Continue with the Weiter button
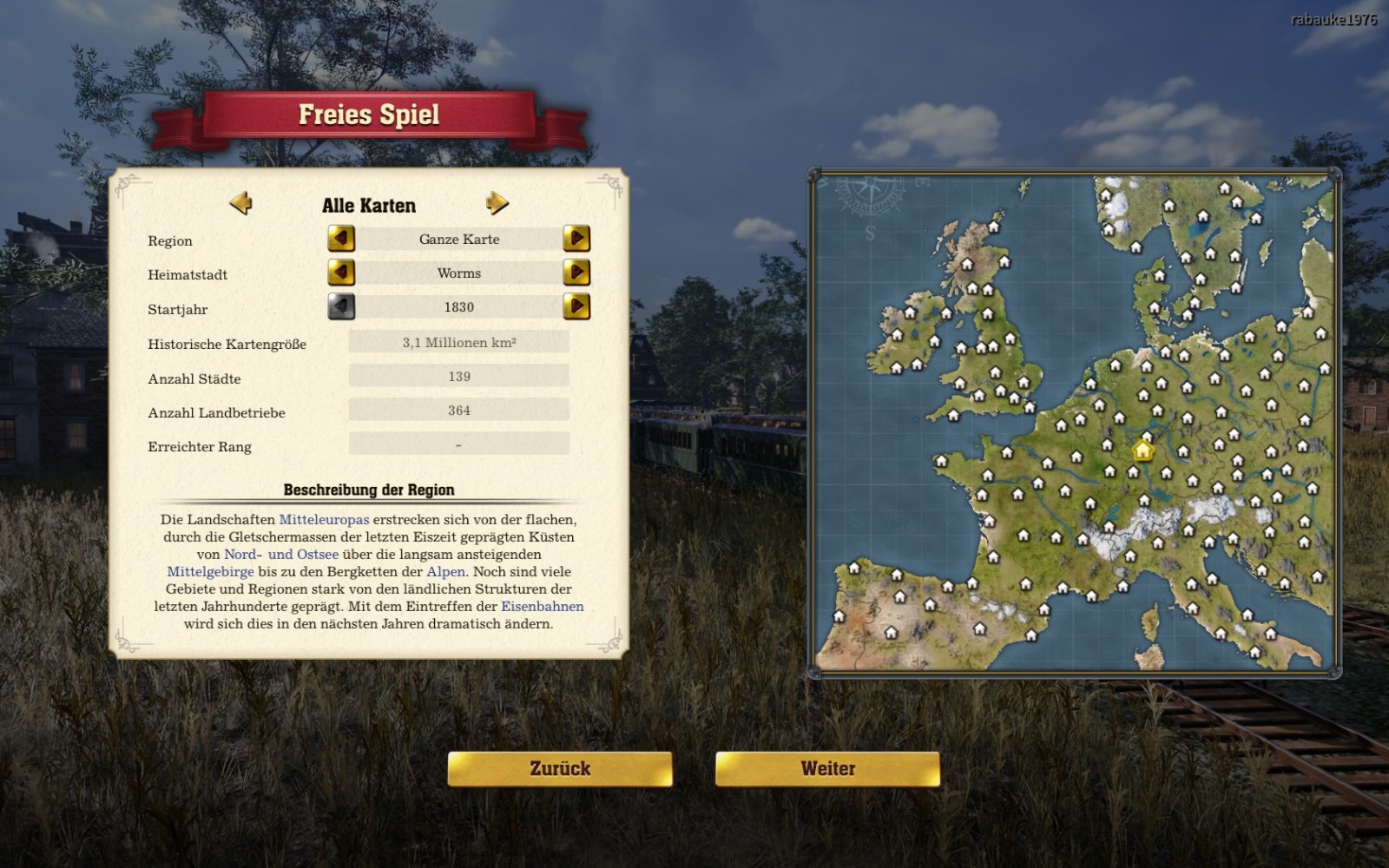 827,769
